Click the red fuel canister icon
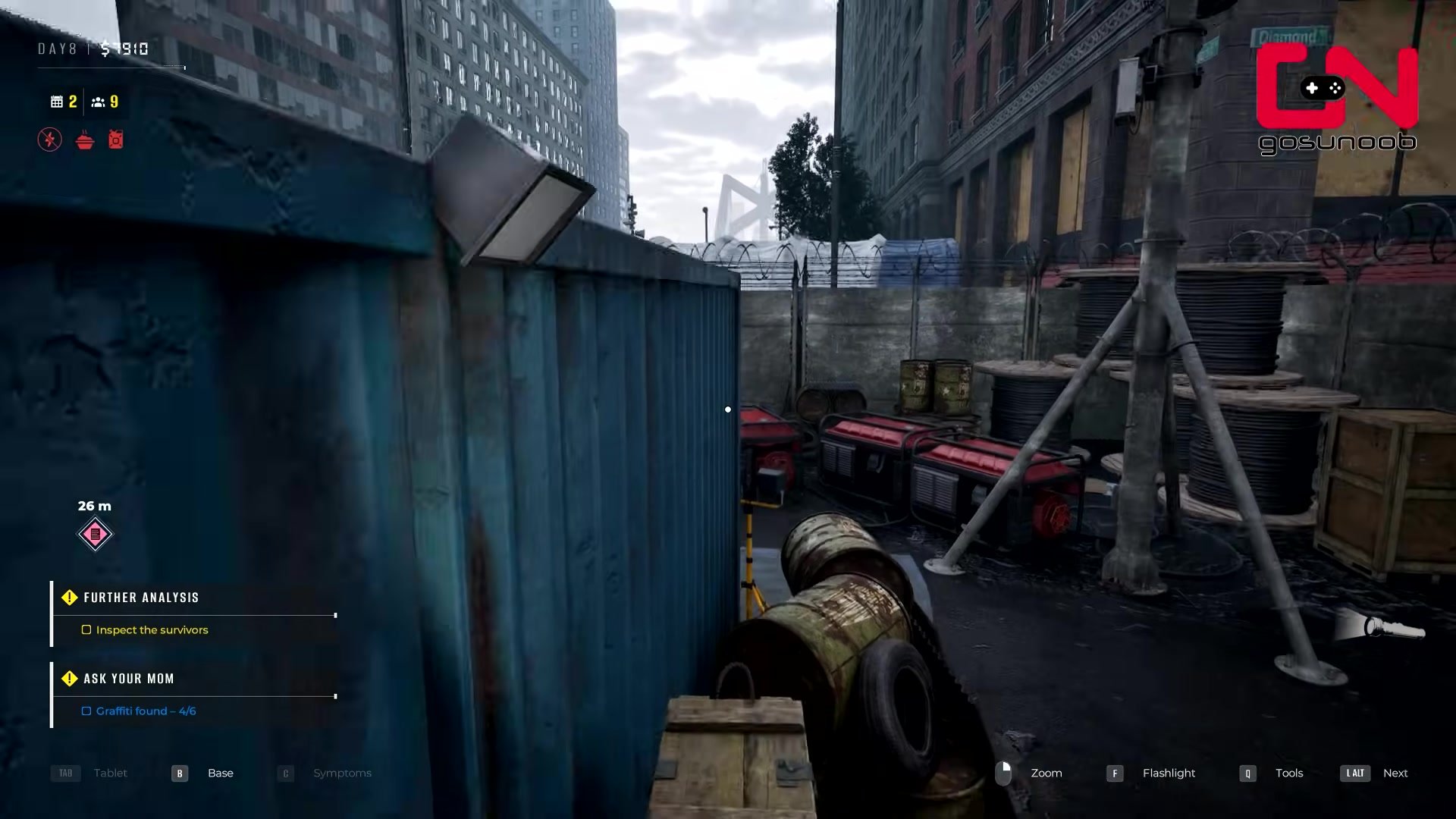1456x819 pixels. tap(115, 140)
